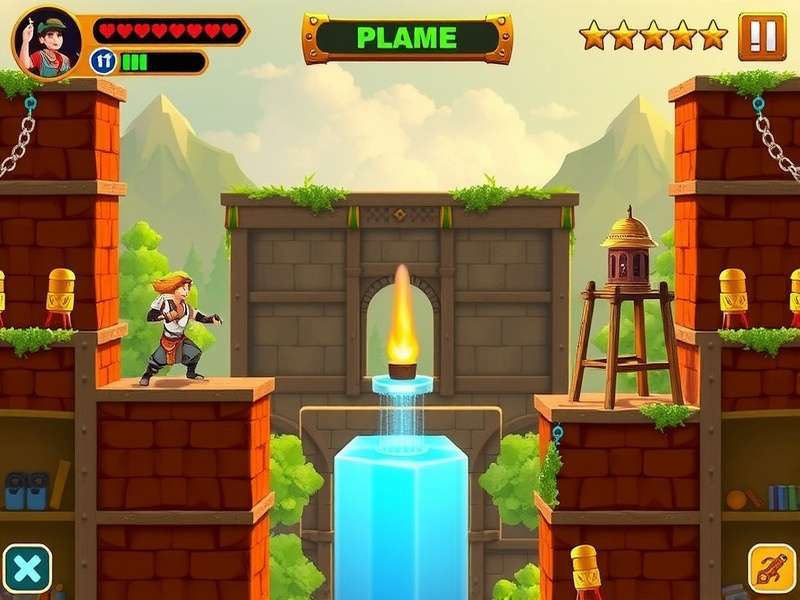Tap the blue round badge beside the green bar
The image size is (800, 600).
(x=103, y=62)
